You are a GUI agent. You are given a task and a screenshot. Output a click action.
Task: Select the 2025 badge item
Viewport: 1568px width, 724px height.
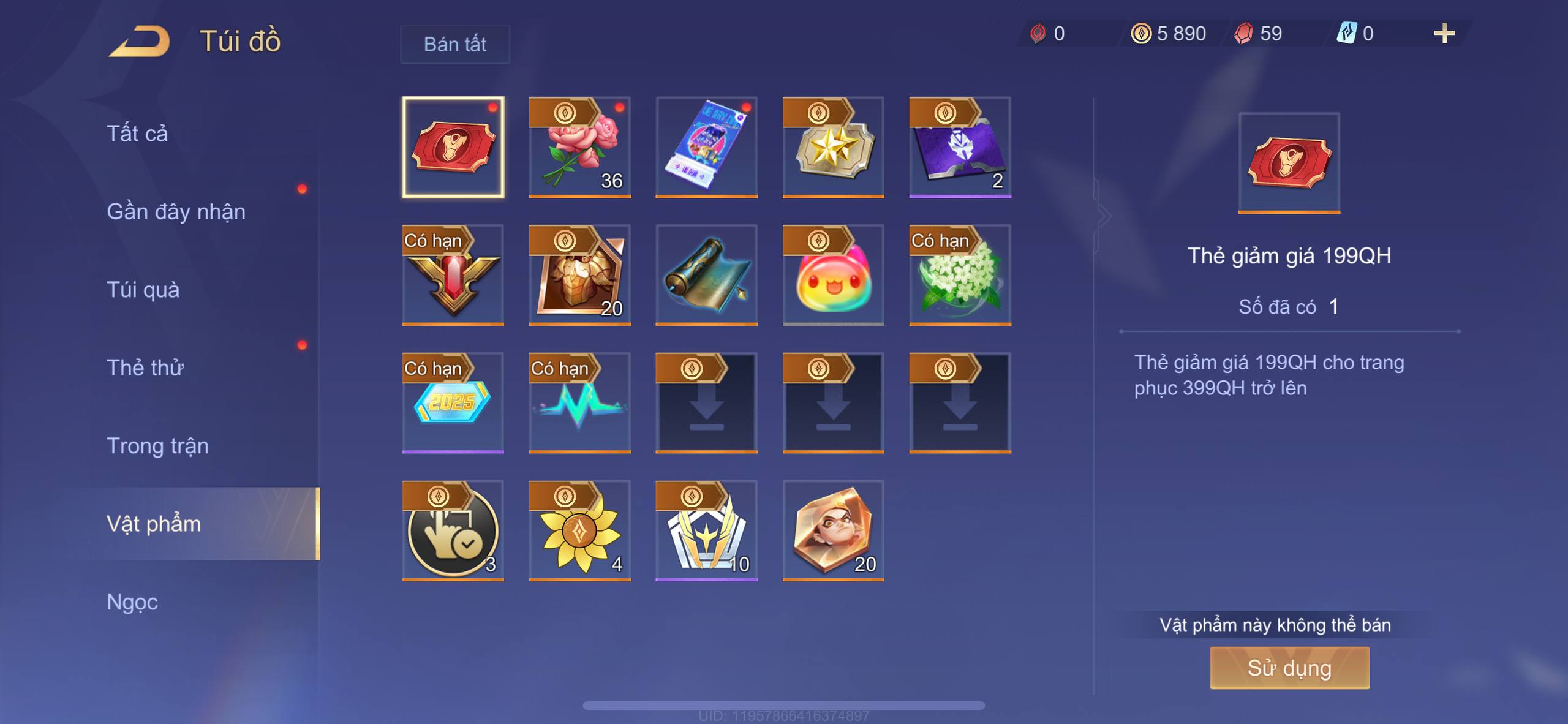(x=453, y=402)
